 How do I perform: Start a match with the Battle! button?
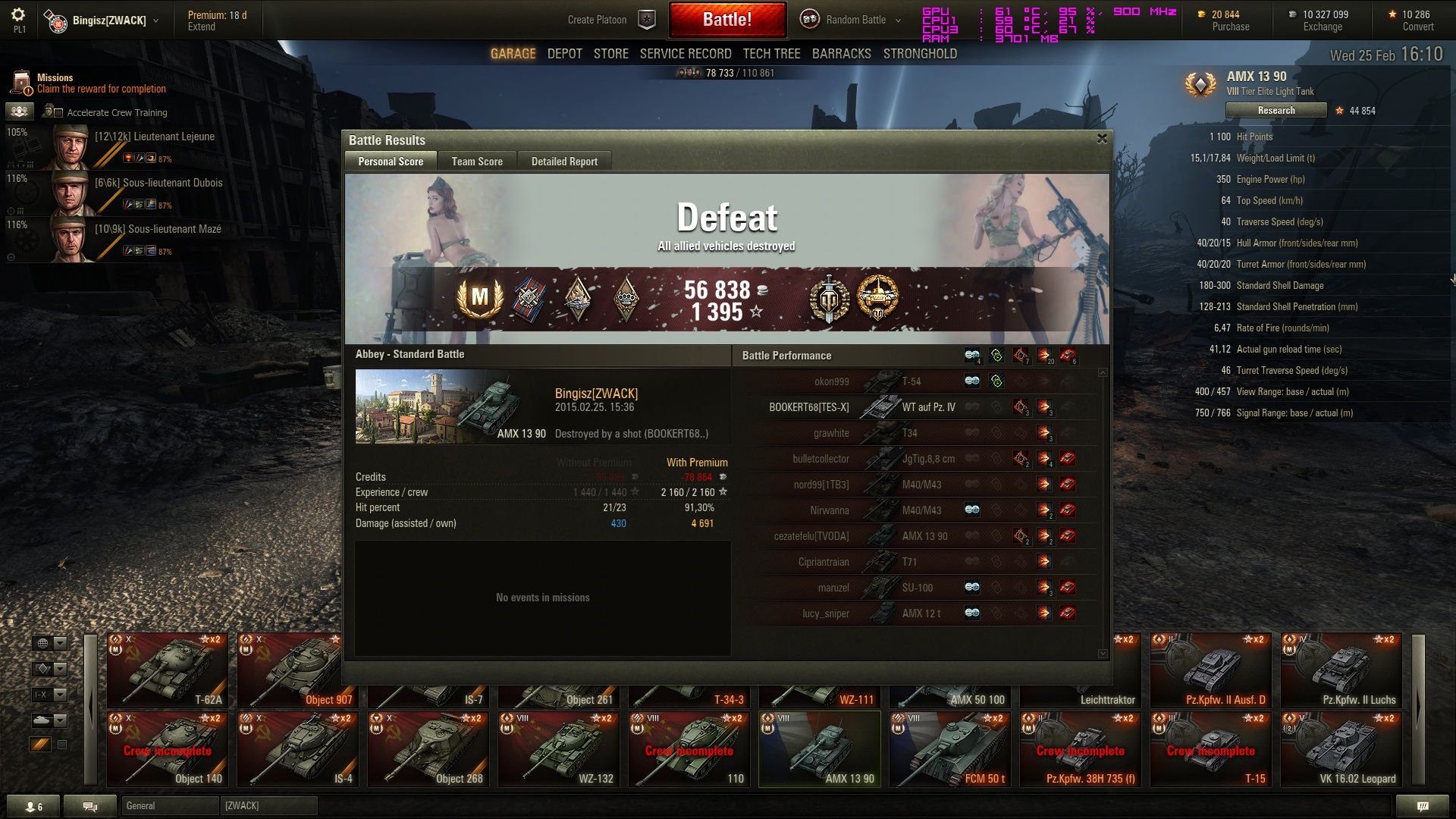pyautogui.click(x=726, y=20)
